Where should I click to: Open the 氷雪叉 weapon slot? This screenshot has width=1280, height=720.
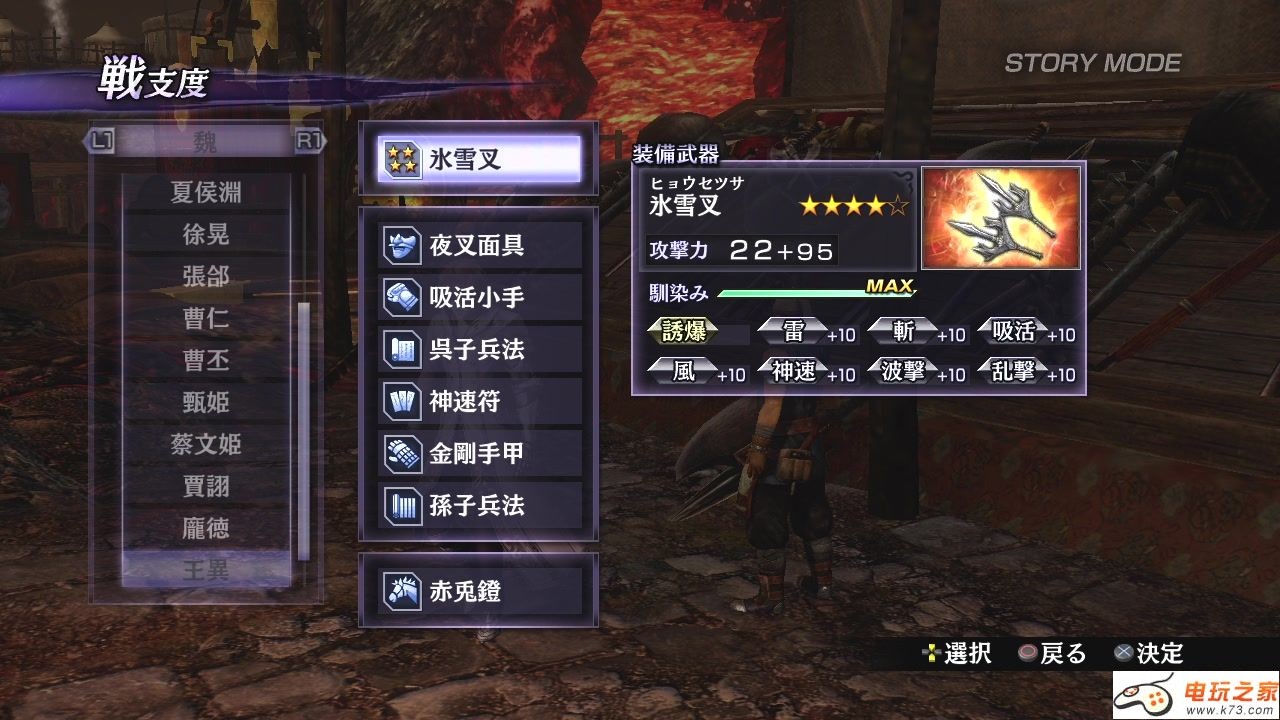[x=480, y=159]
